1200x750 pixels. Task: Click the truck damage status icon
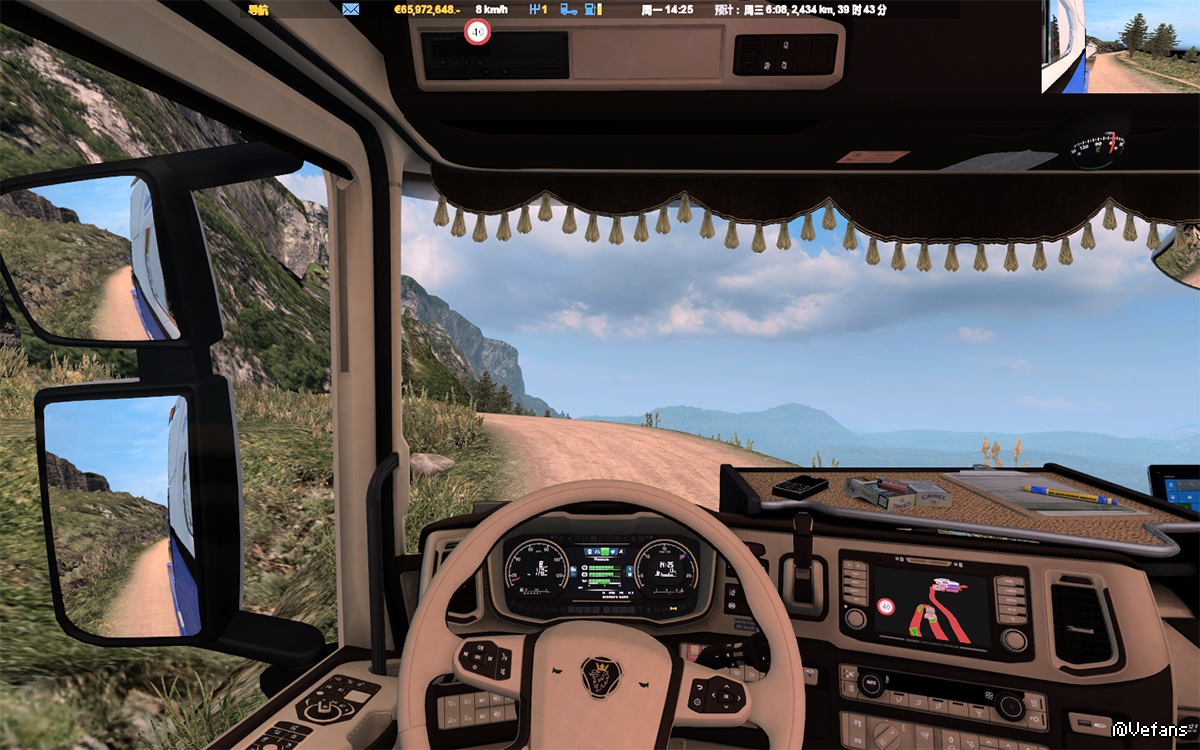pos(568,10)
